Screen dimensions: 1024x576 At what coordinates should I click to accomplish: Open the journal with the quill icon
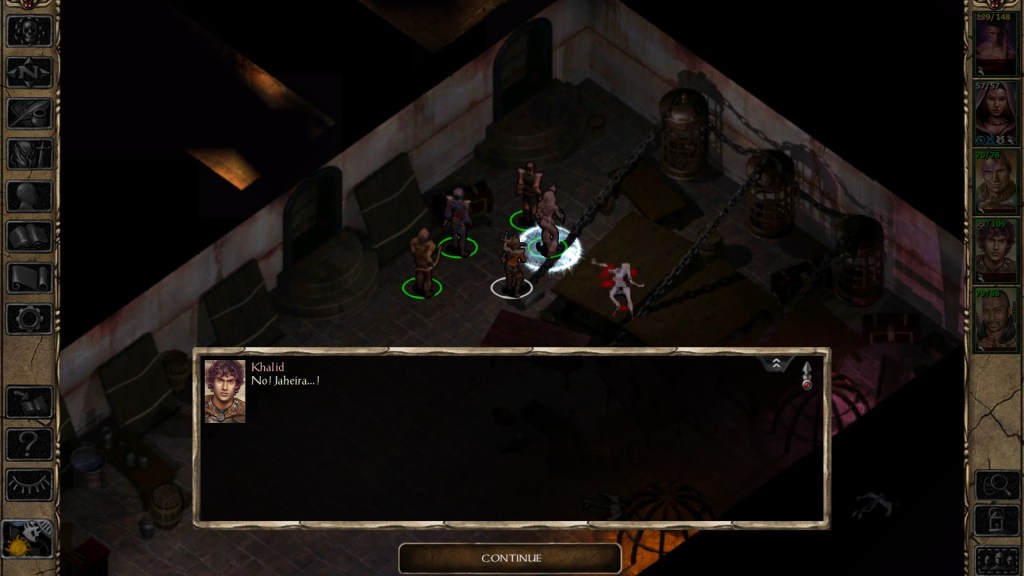[x=29, y=112]
